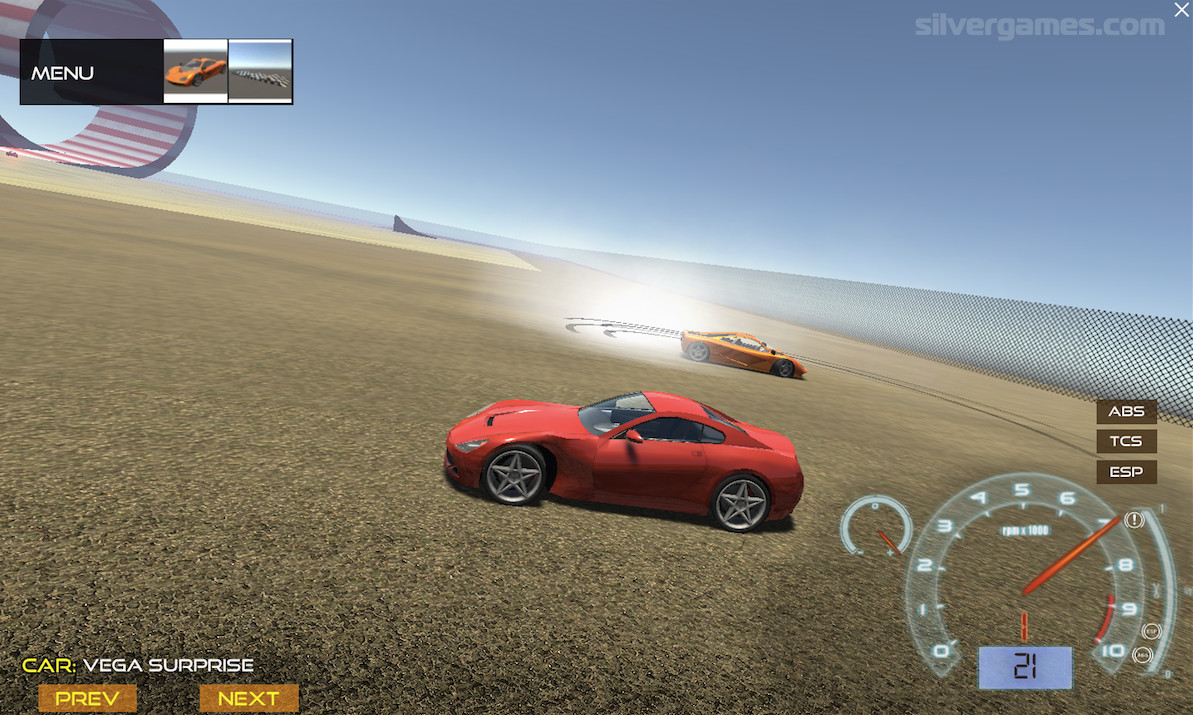Choose the checkered track thumbnail
Screen dimensions: 1193x715
[x=260, y=71]
